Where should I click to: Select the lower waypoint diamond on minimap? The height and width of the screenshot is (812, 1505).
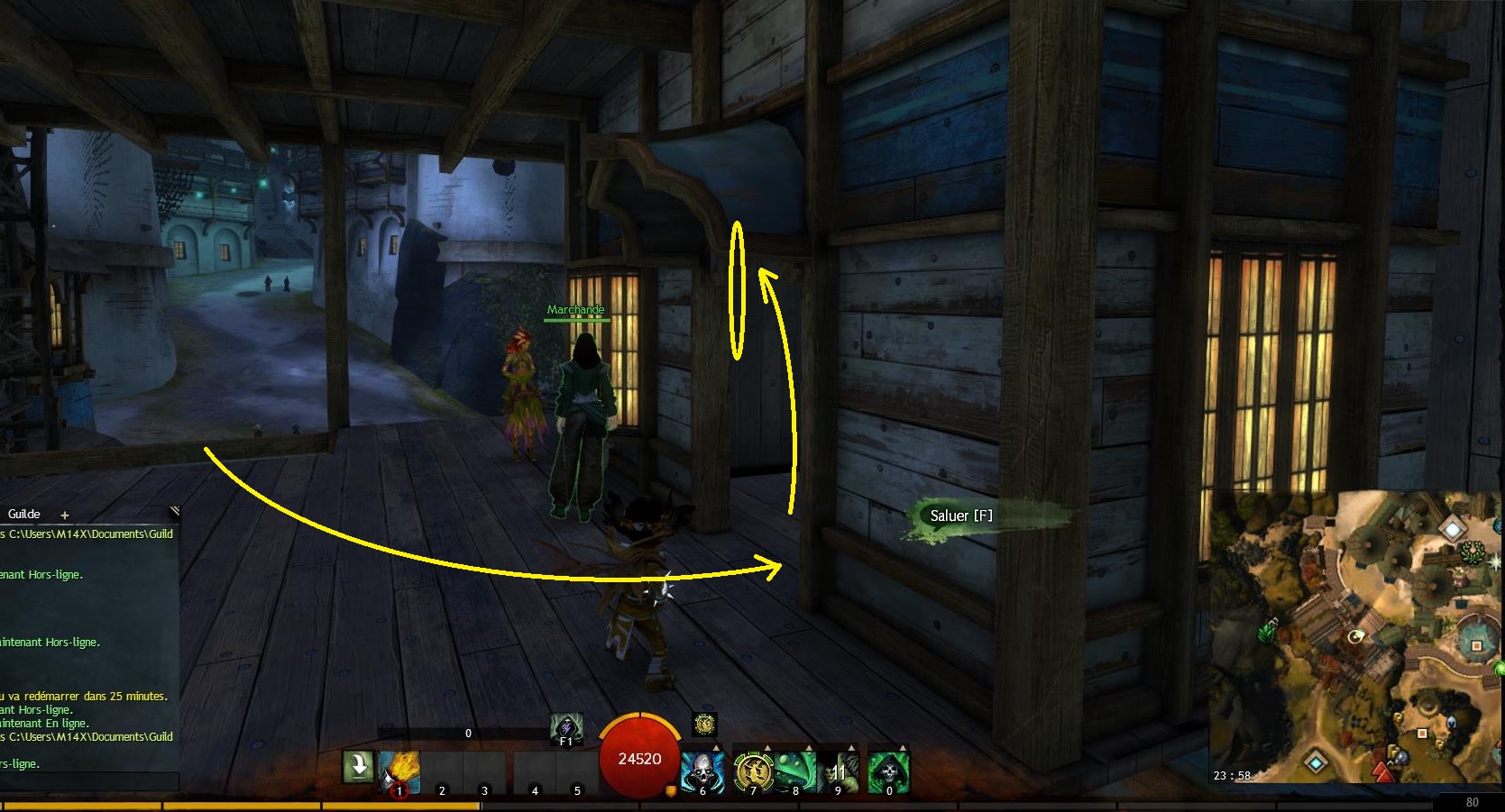click(x=1317, y=763)
